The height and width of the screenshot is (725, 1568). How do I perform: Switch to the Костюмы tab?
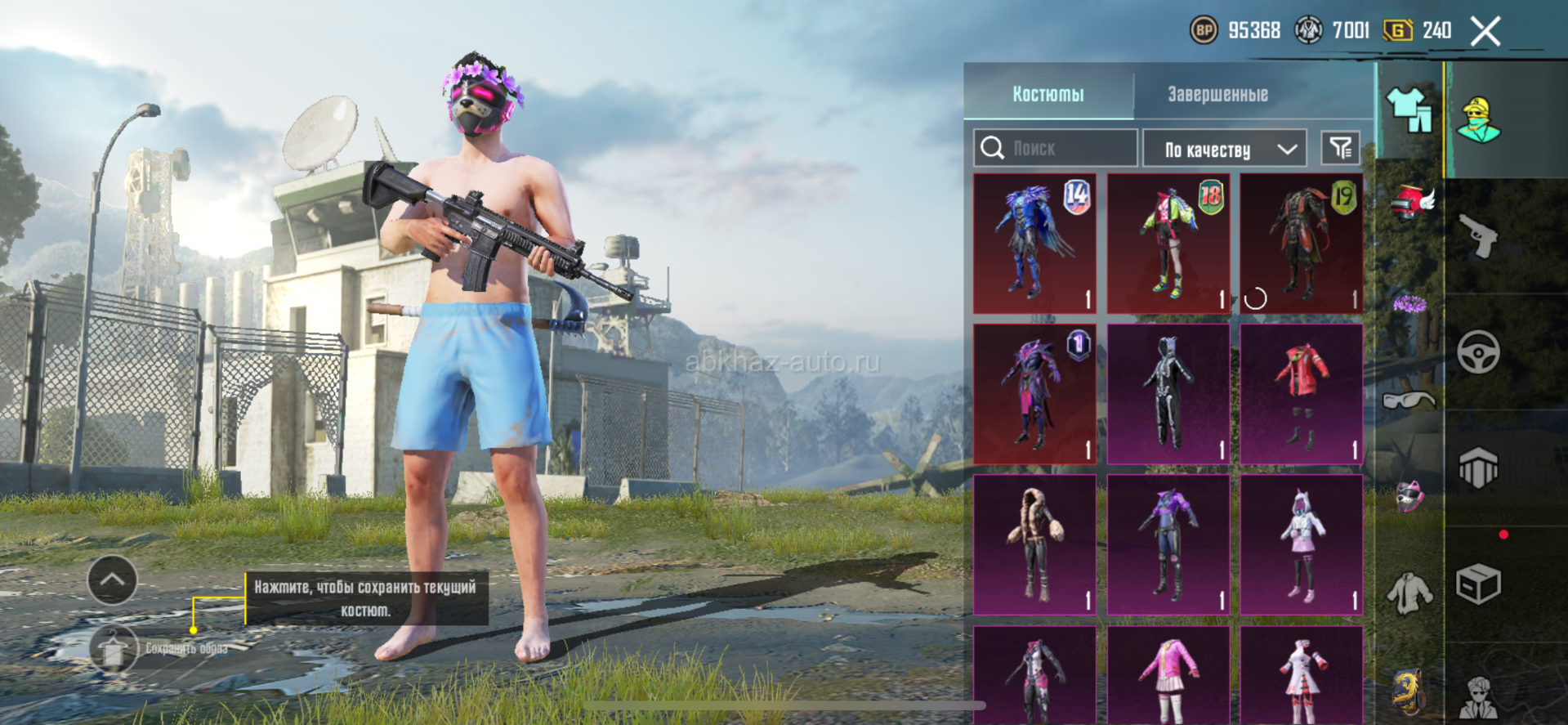pyautogui.click(x=1048, y=94)
